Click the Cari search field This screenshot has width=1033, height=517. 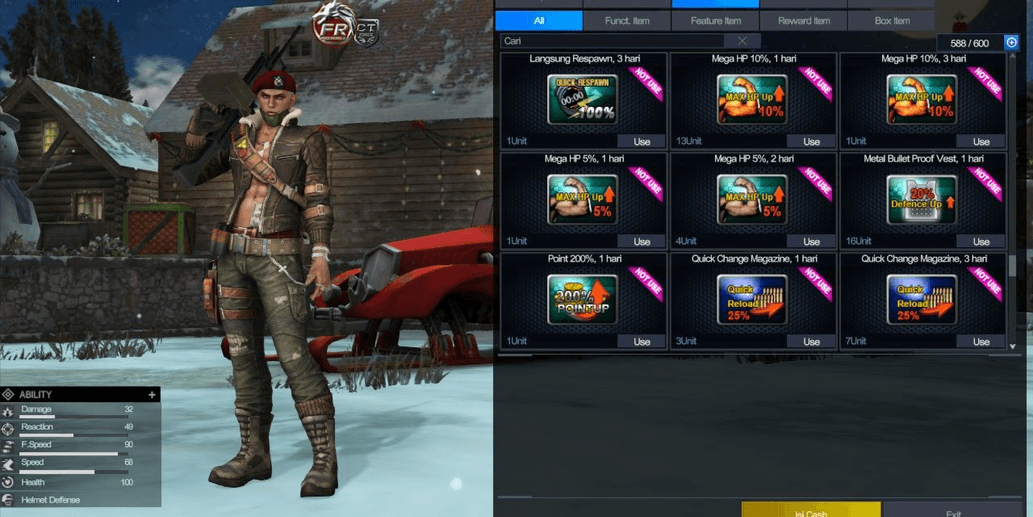coord(615,41)
